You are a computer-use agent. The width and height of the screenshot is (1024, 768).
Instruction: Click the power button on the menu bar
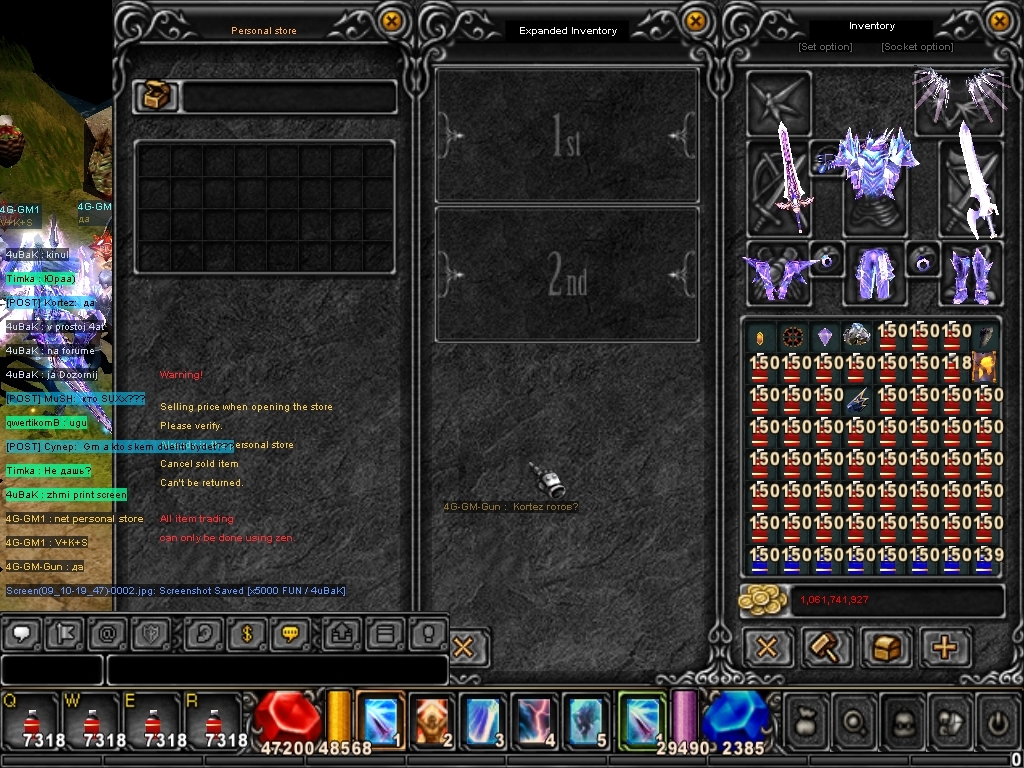pyautogui.click(x=996, y=720)
